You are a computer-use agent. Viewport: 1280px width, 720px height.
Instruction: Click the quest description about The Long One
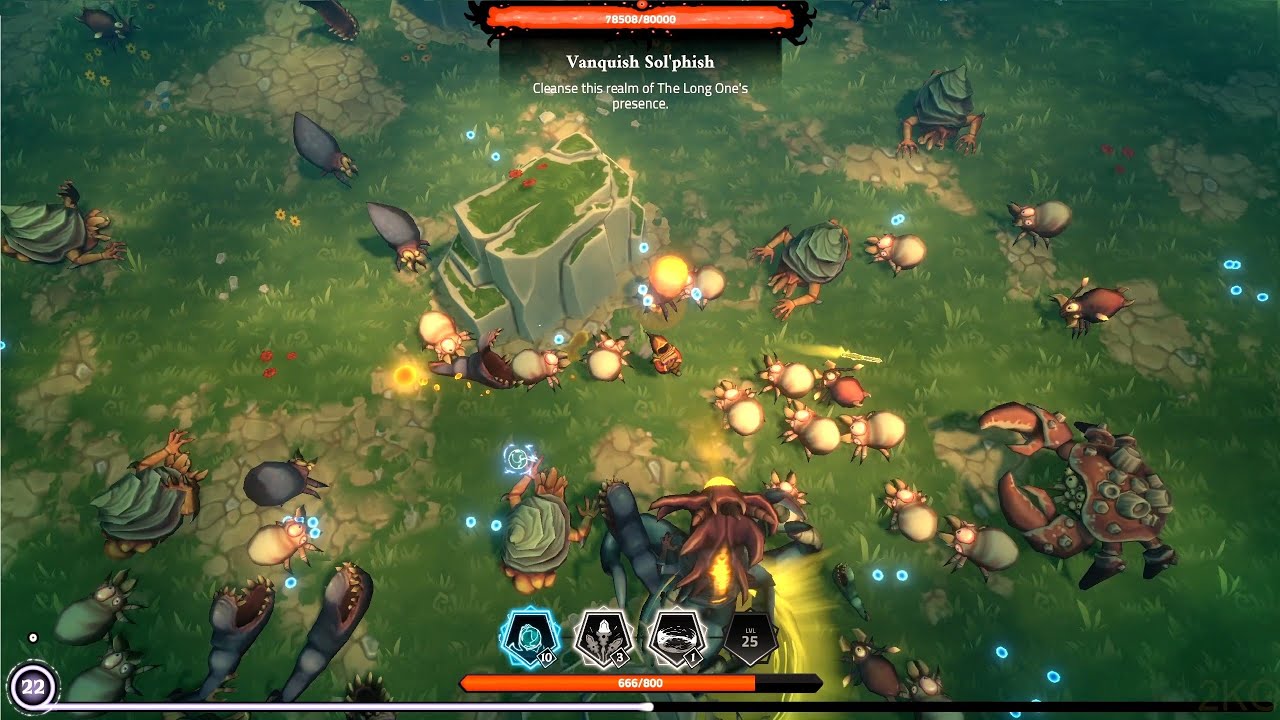(640, 95)
